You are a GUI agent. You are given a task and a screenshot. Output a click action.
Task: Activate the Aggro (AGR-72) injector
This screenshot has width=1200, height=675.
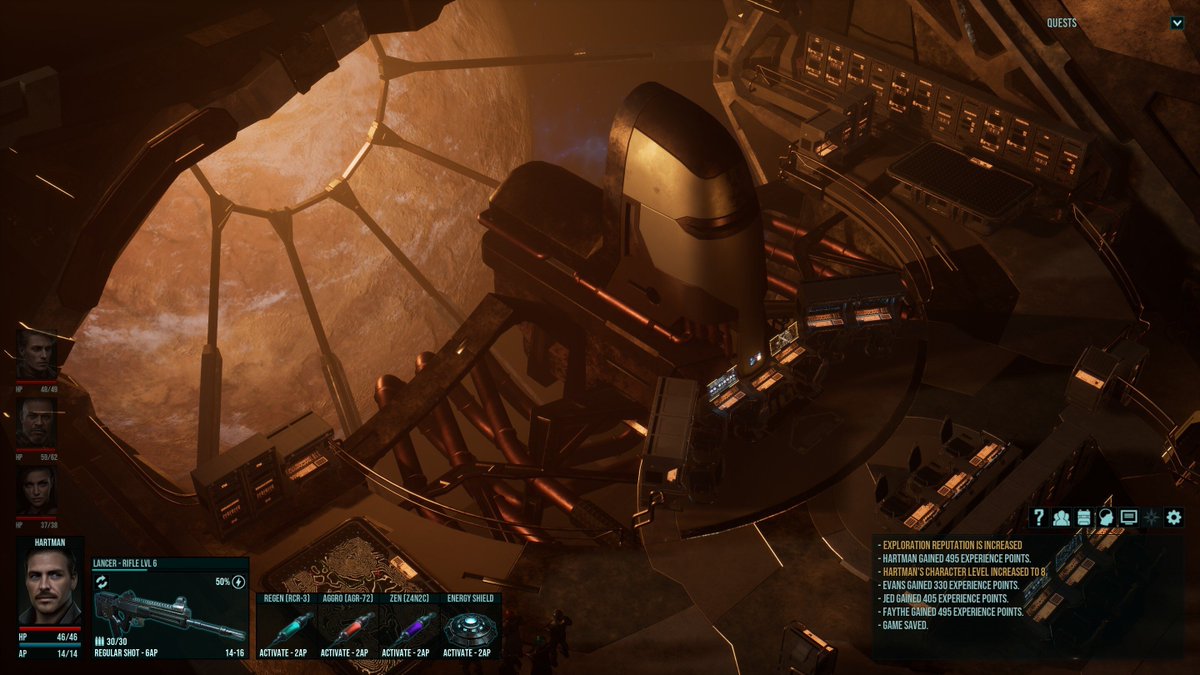[348, 627]
